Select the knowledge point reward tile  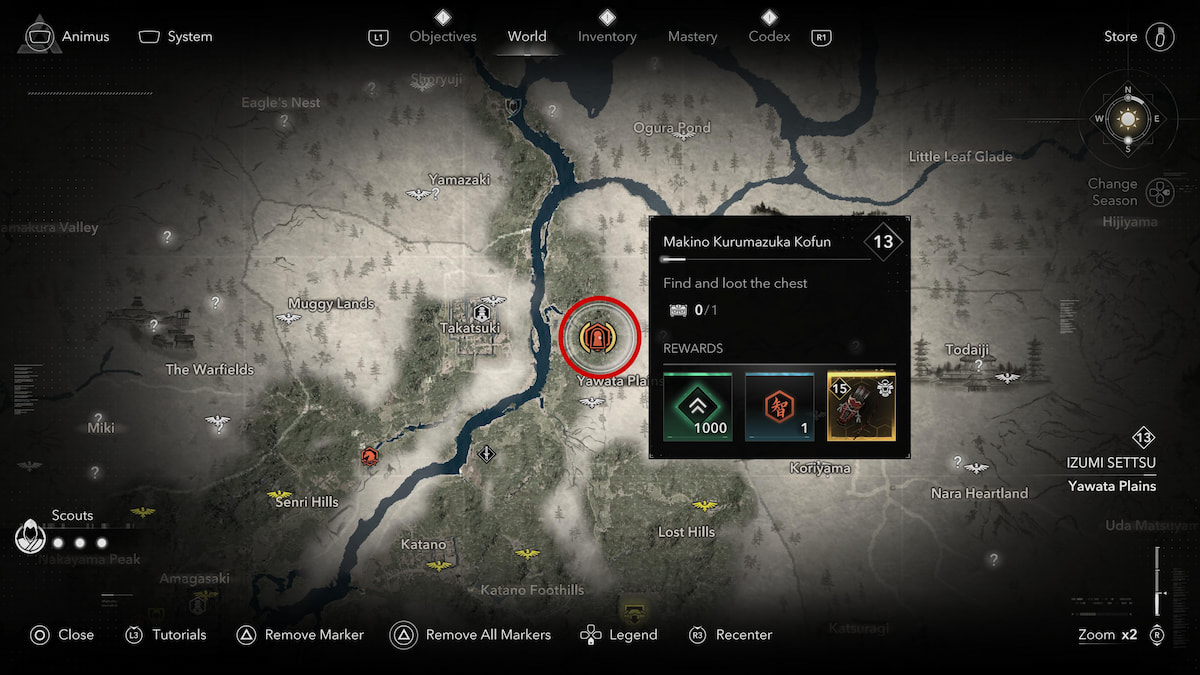pos(780,407)
